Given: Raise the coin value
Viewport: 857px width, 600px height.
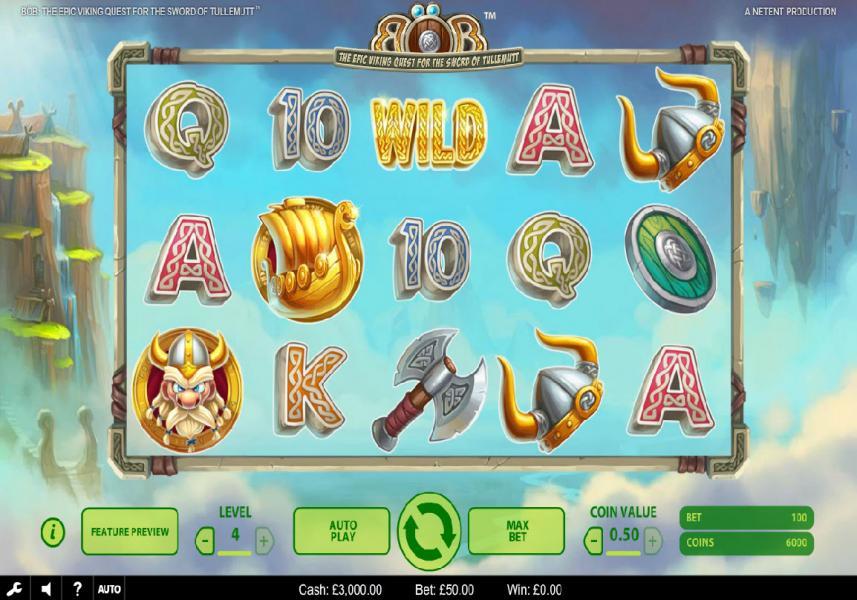Looking at the screenshot, I should (652, 542).
